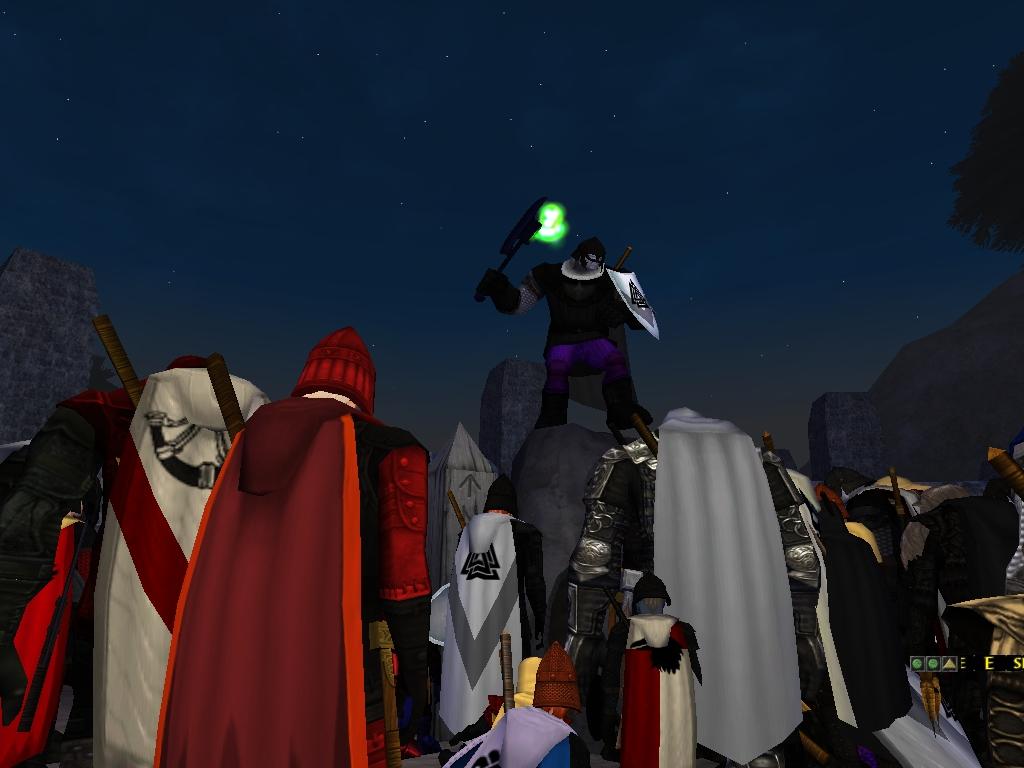Viewport: 1024px width, 768px height.
Task: Click the yellow triangle status icon
Action: point(949,663)
